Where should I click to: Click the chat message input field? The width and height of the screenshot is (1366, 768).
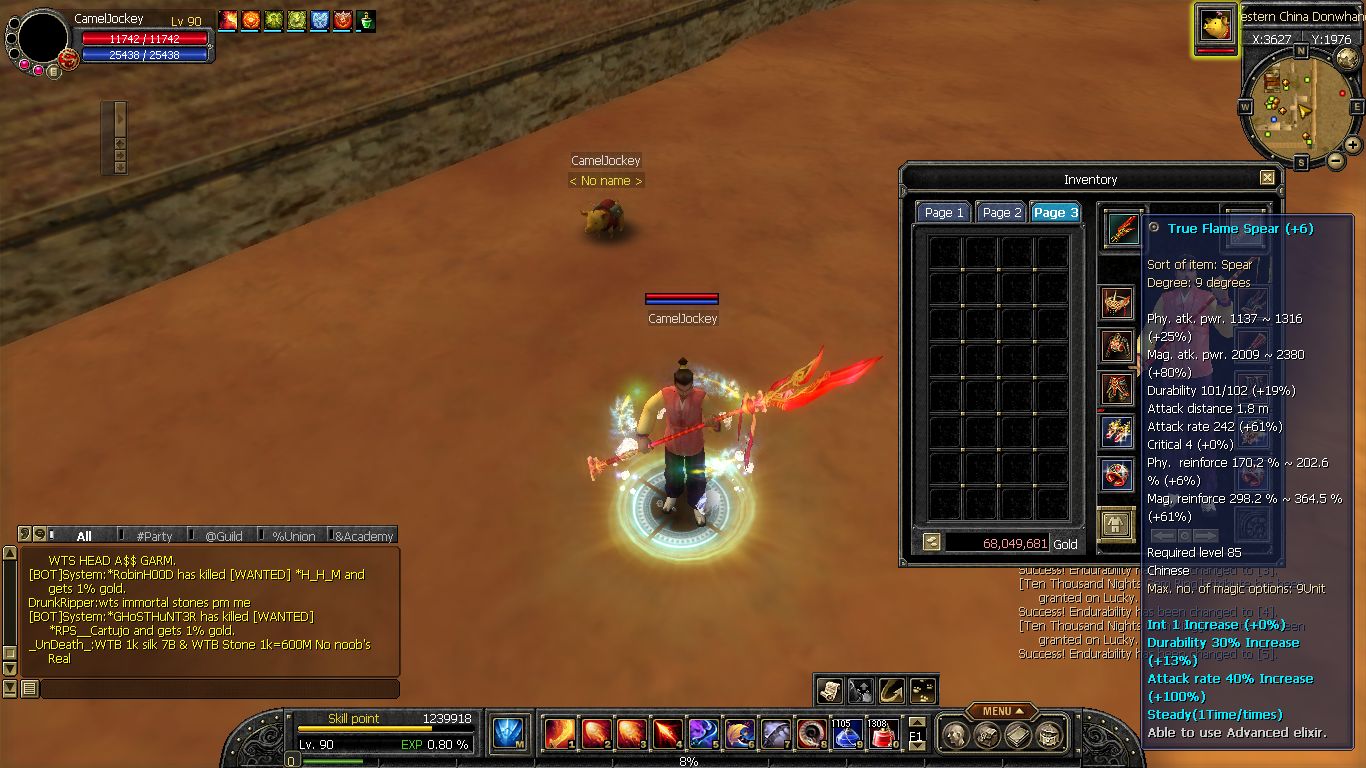click(218, 689)
